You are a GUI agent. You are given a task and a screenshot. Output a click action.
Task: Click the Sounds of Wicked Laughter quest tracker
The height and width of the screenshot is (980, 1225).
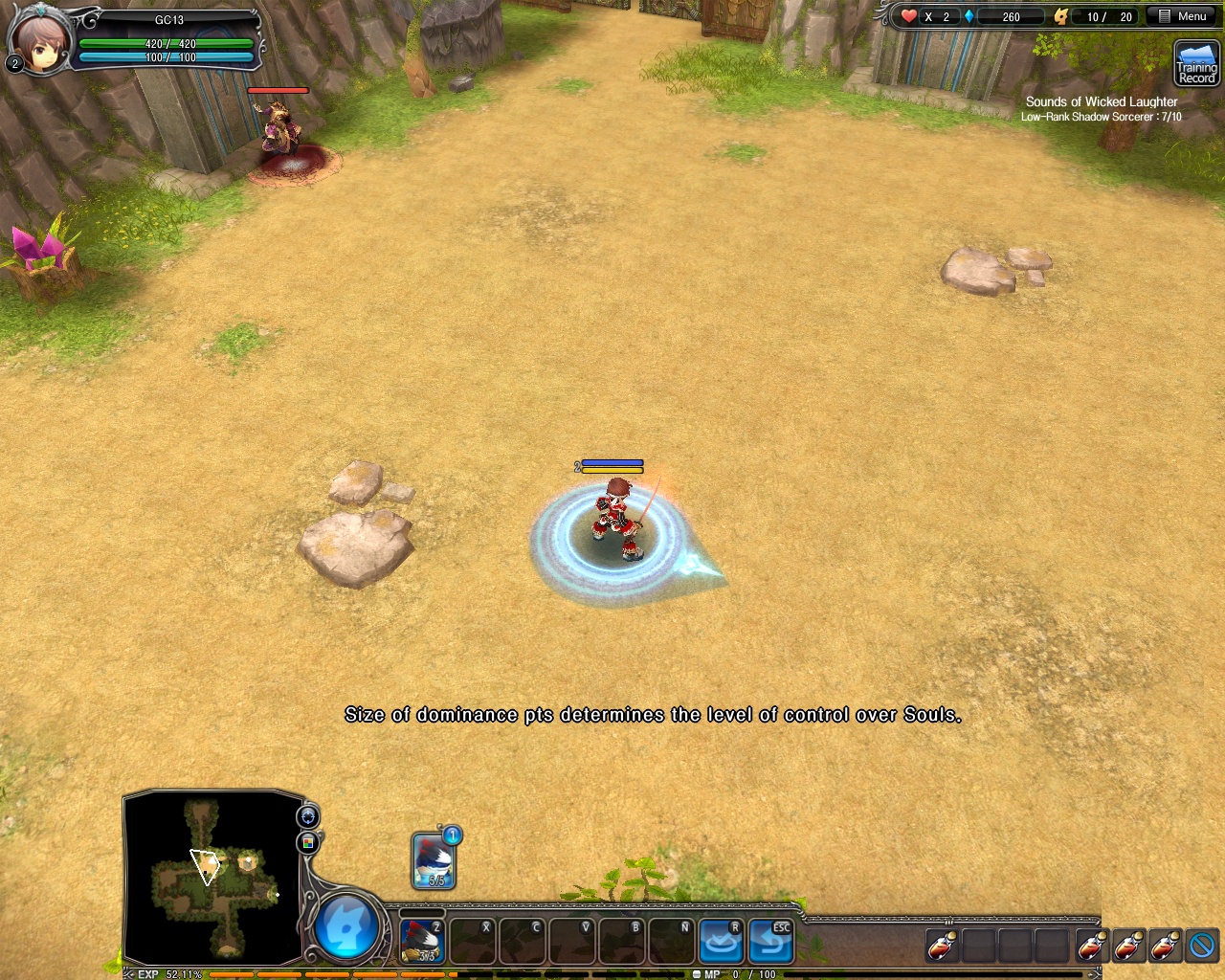click(x=1101, y=108)
